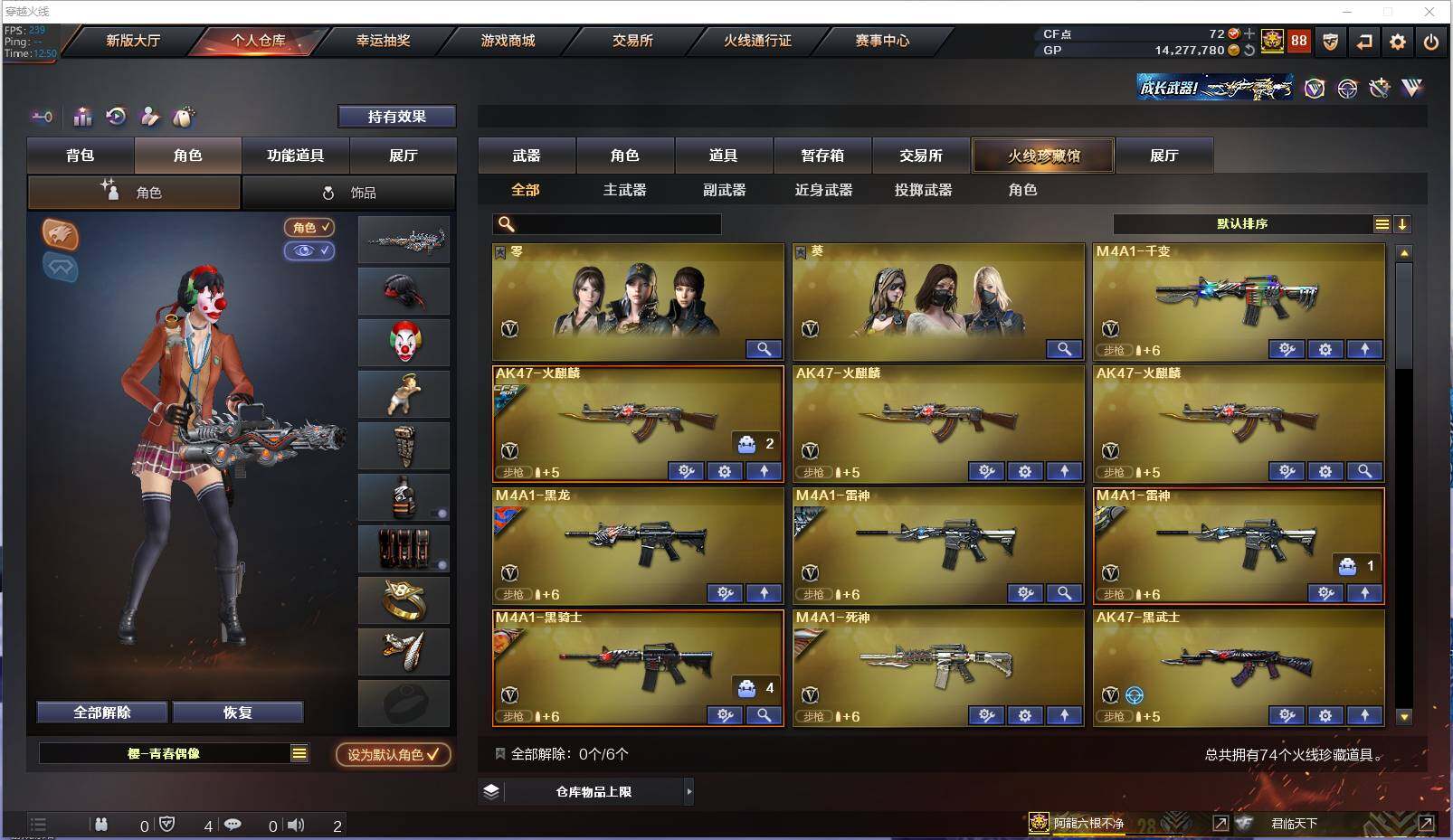Set as default character with 设为默认角色
The height and width of the screenshot is (840, 1453).
[393, 754]
